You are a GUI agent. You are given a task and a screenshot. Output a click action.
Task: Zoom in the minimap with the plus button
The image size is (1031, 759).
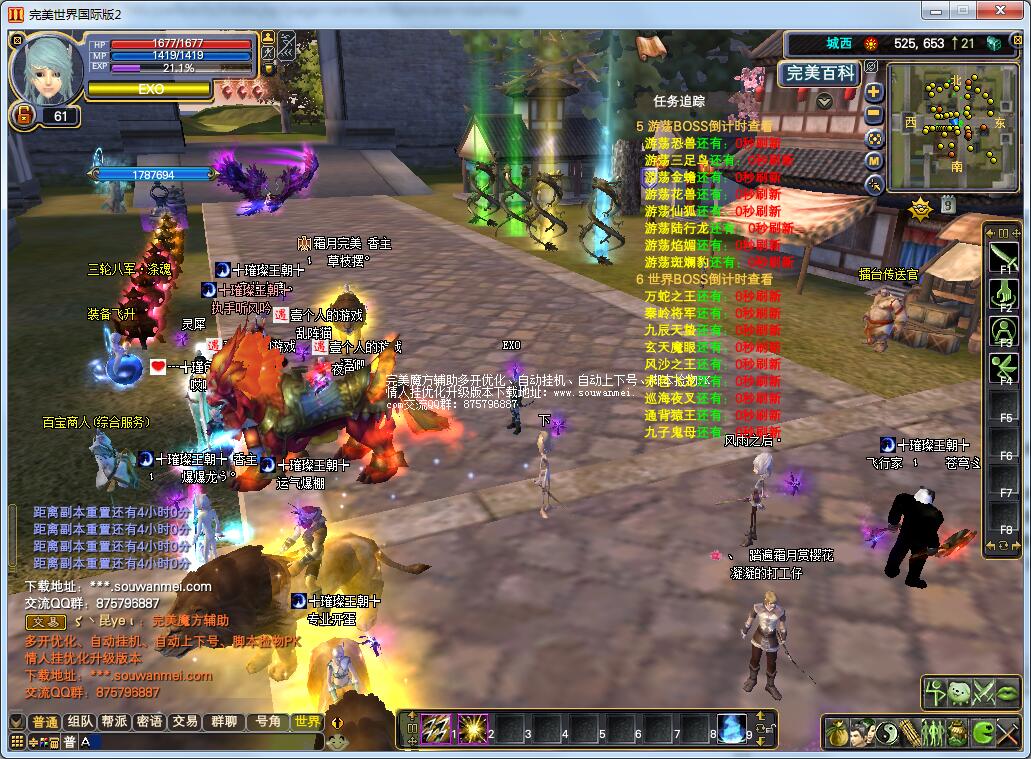[874, 92]
